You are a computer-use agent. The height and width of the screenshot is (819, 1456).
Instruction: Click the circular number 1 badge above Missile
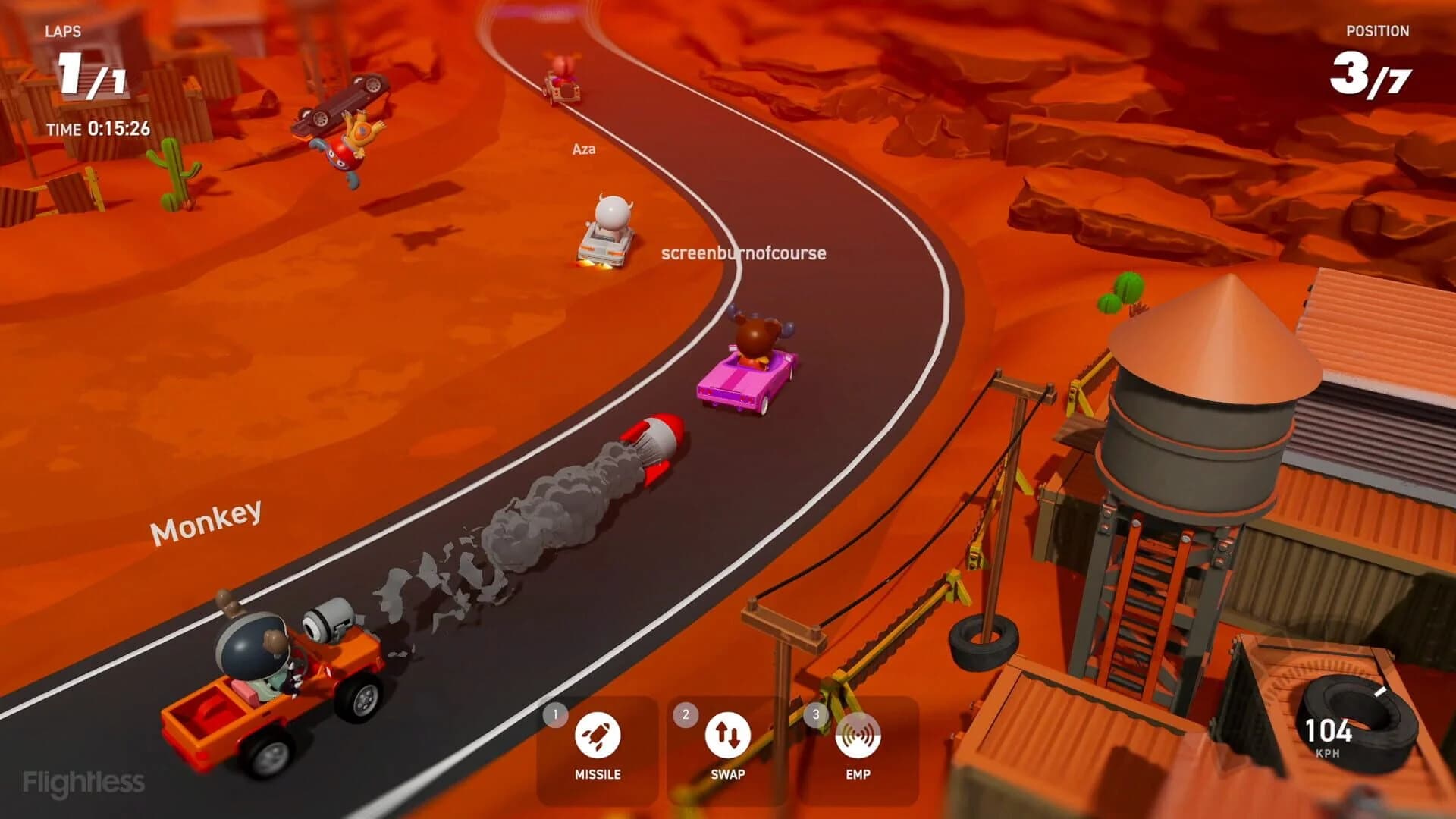coord(554,713)
